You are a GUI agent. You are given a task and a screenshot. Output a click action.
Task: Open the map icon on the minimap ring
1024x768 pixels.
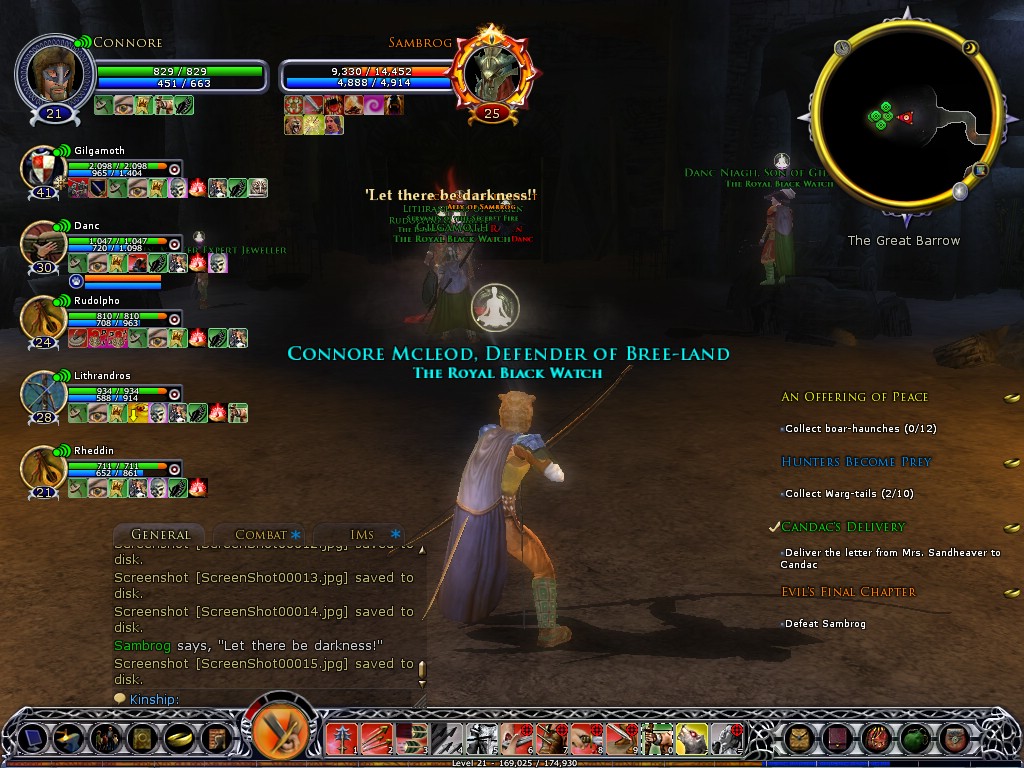981,170
